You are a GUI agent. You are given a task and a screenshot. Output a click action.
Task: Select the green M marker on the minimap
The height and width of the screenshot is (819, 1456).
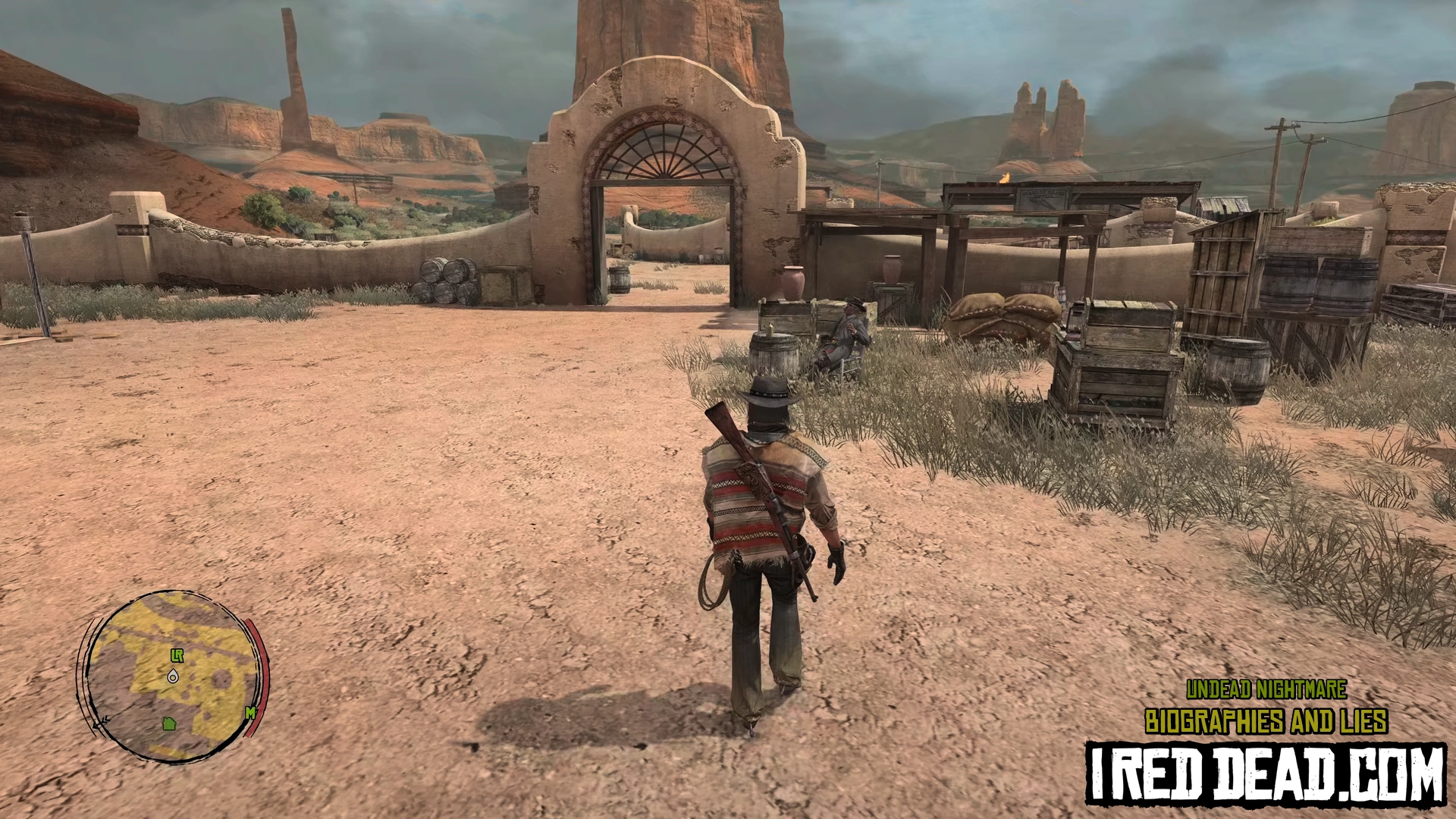[x=249, y=713]
